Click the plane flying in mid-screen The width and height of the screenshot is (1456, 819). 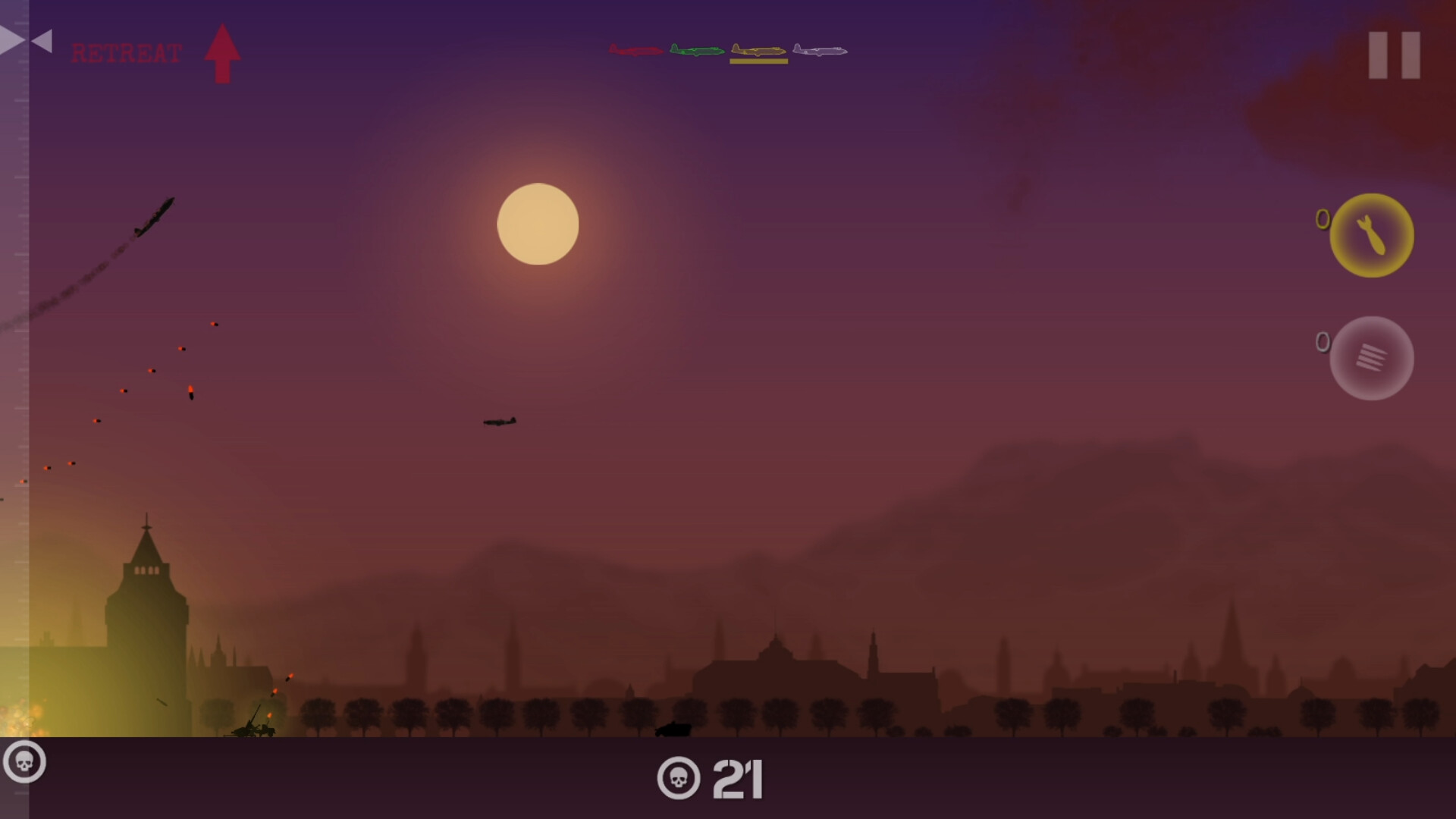point(498,422)
